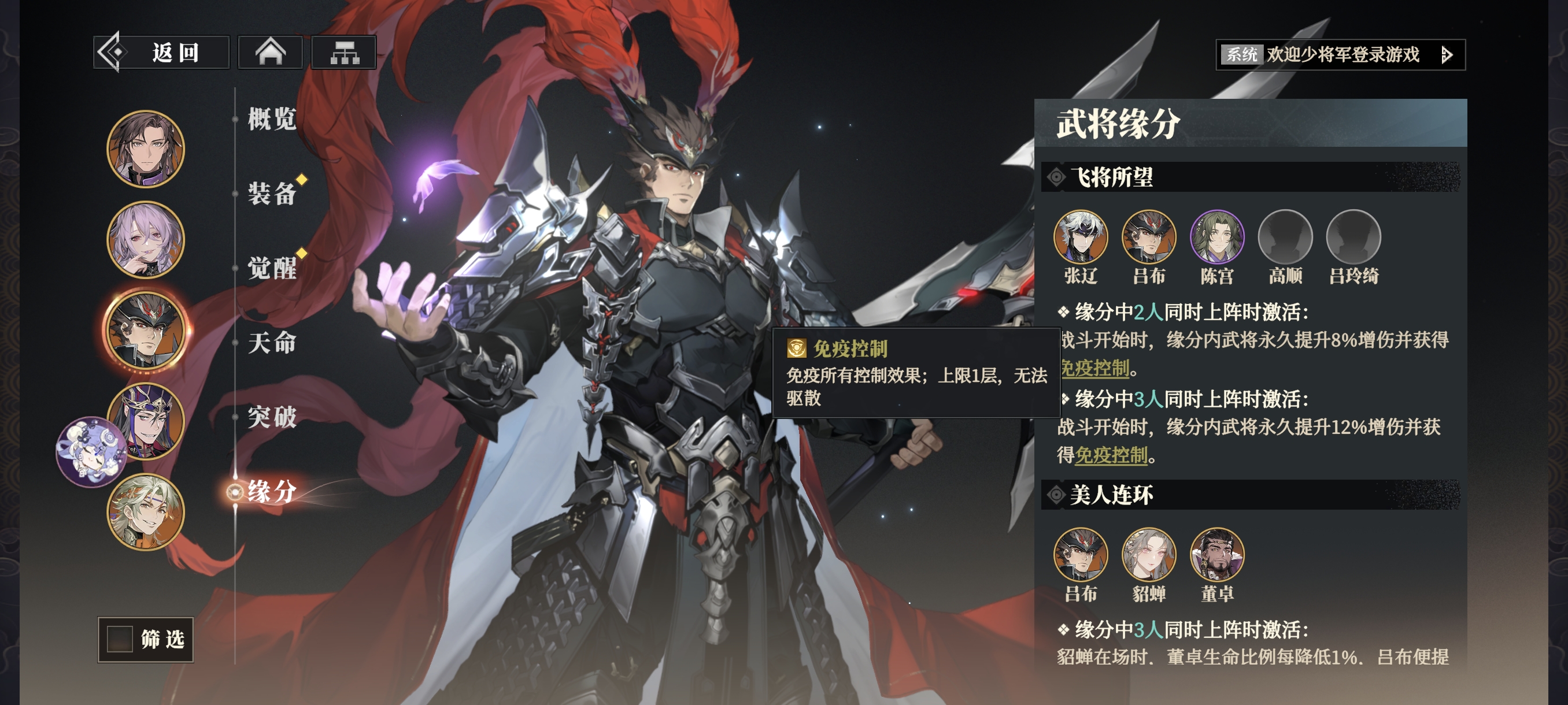This screenshot has height=705, width=1568.
Task: Open the home screen via house icon
Action: 270,53
